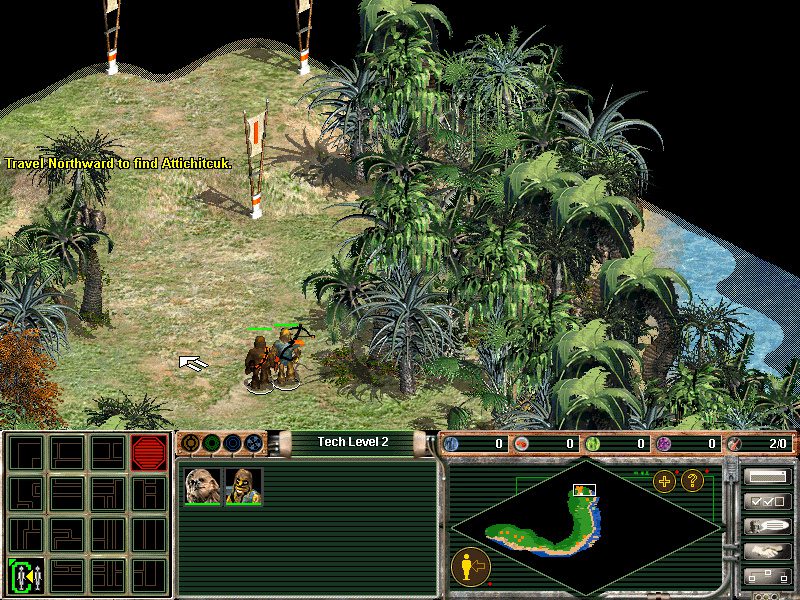Select the yellow-faced Wookiee portrait
This screenshot has width=800, height=600.
pos(243,486)
